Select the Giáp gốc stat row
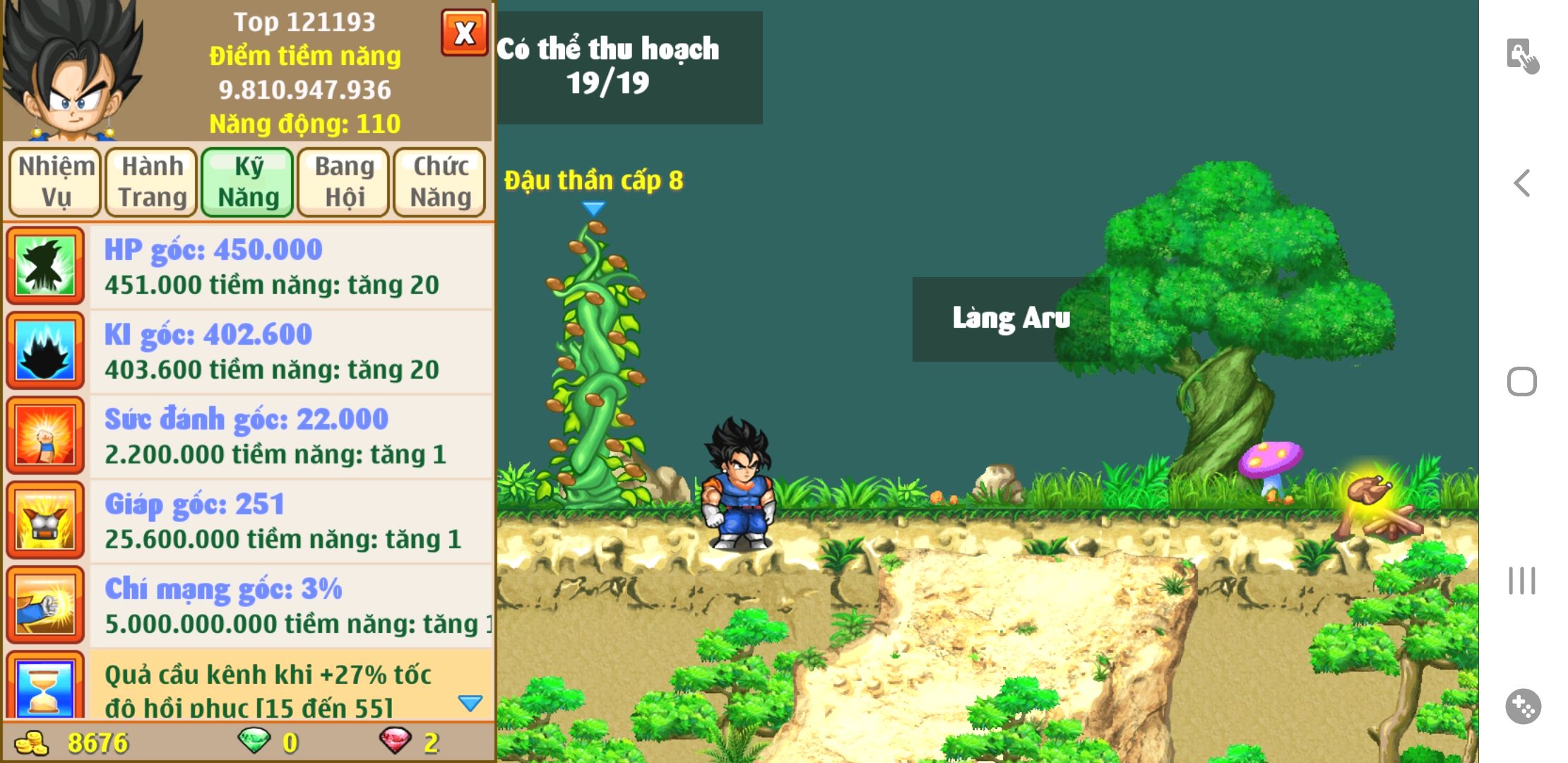1568x763 pixels. [x=290, y=521]
